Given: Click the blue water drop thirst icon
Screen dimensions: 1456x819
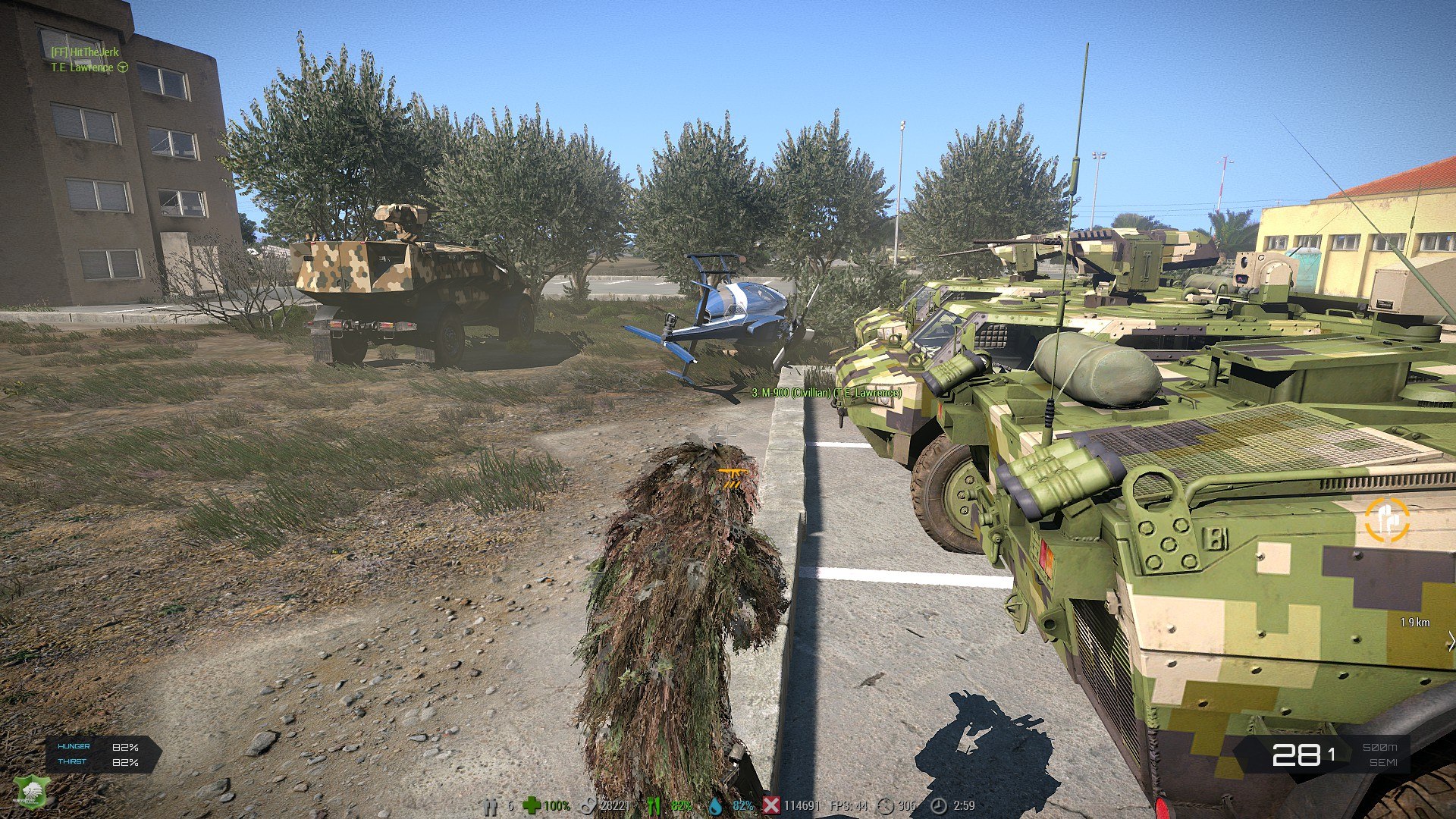Looking at the screenshot, I should [715, 805].
